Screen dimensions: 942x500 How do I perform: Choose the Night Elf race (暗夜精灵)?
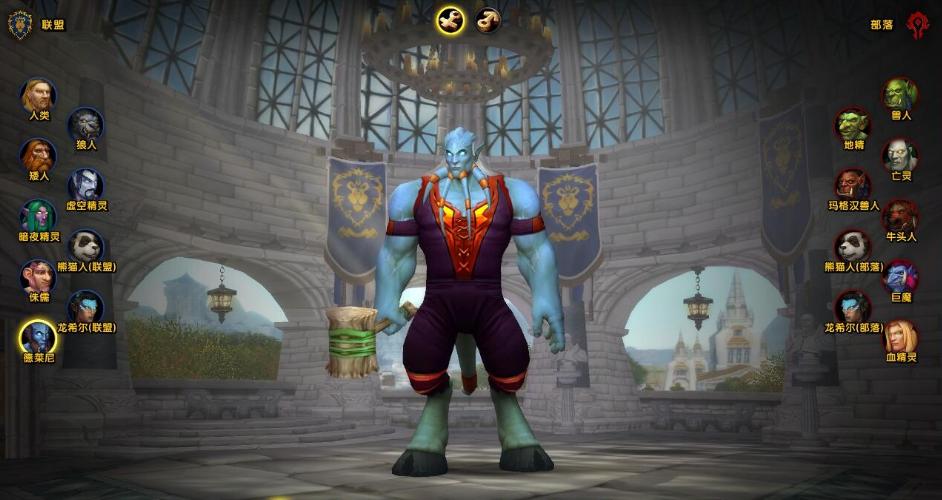tap(38, 217)
